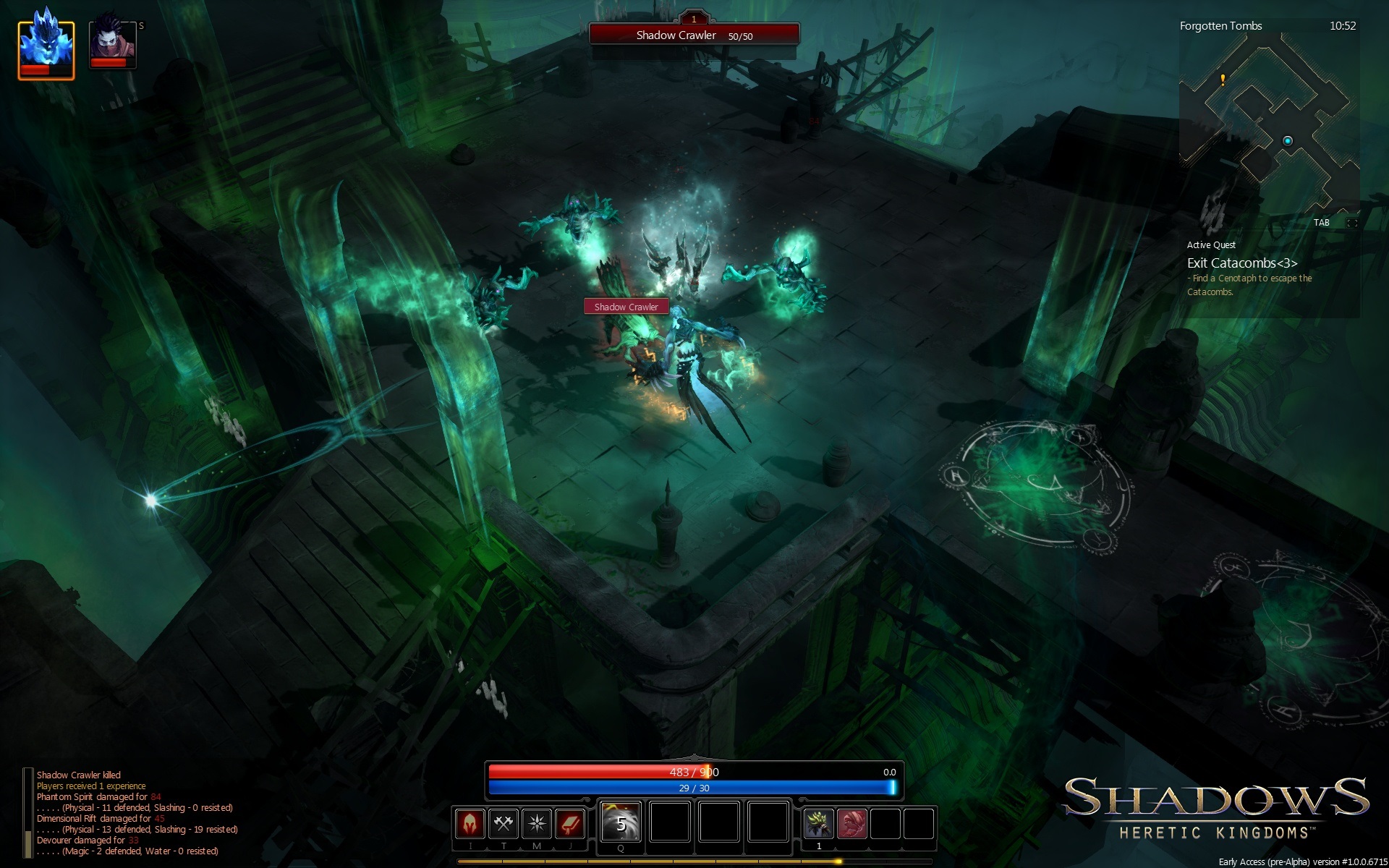This screenshot has height=868, width=1389.
Task: Open the crossed axes skills menu
Action: point(504,823)
